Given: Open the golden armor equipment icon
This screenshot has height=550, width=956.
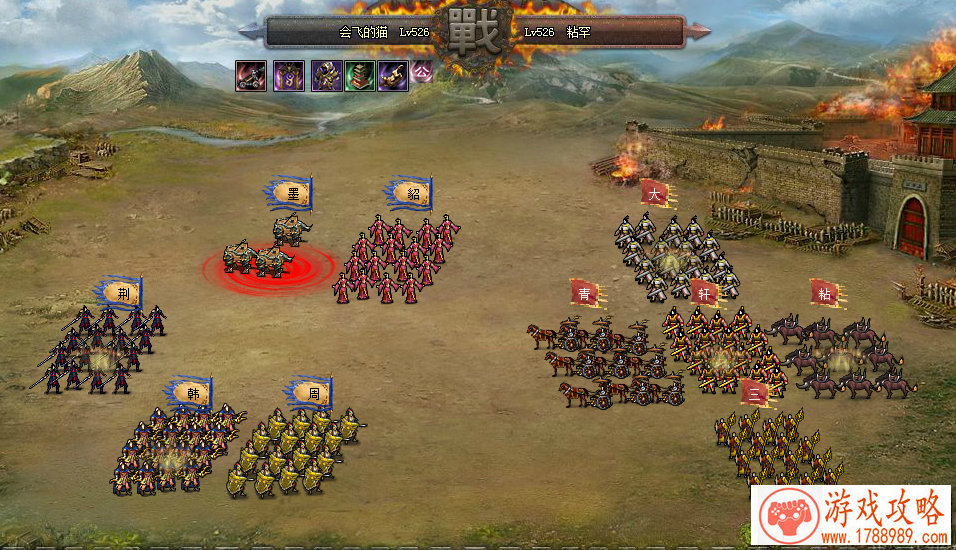Looking at the screenshot, I should tap(326, 76).
